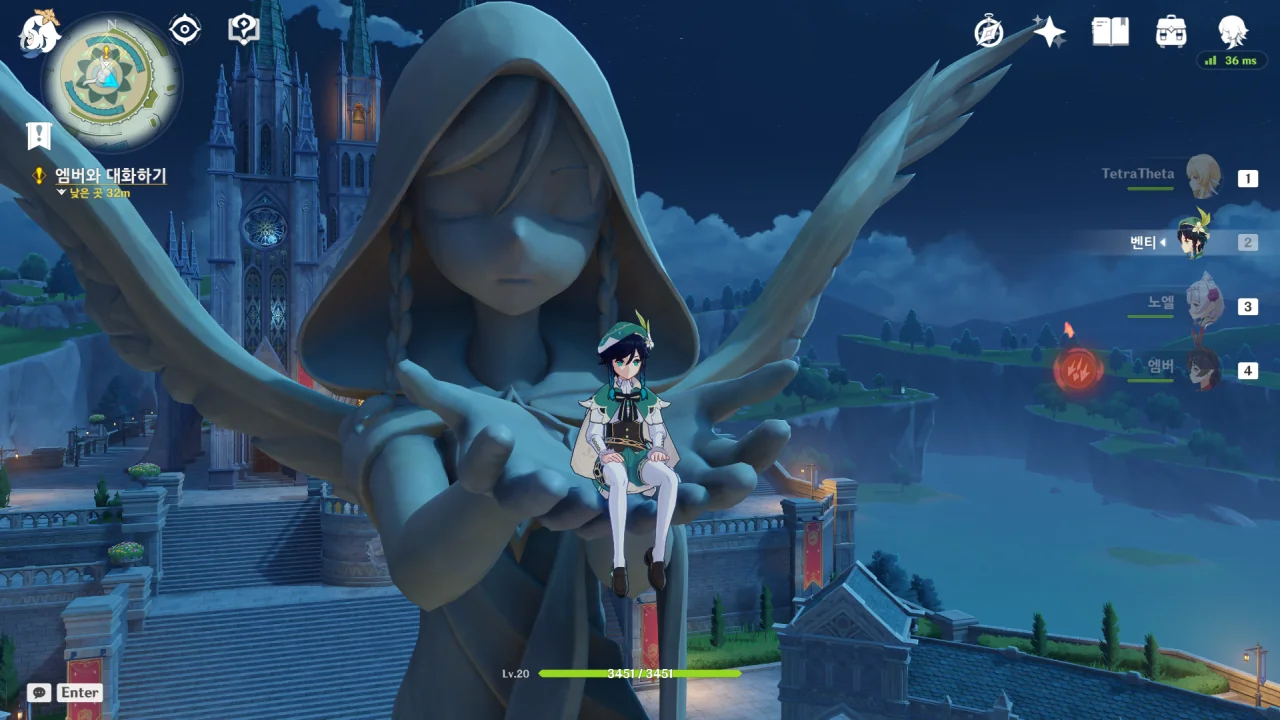
Task: Open the inventory backpack icon
Action: point(1171,32)
